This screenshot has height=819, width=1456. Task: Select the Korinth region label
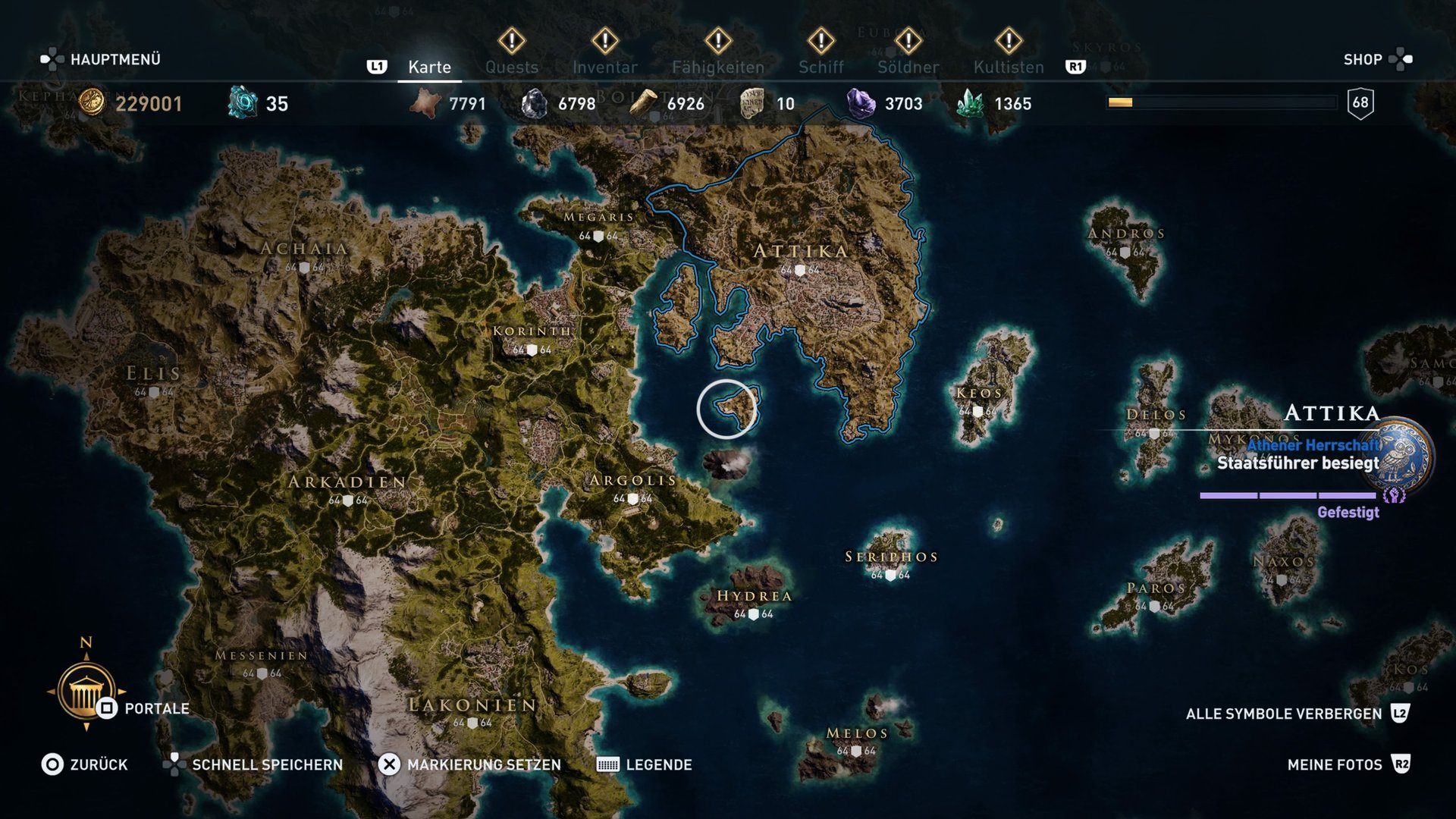pos(532,331)
